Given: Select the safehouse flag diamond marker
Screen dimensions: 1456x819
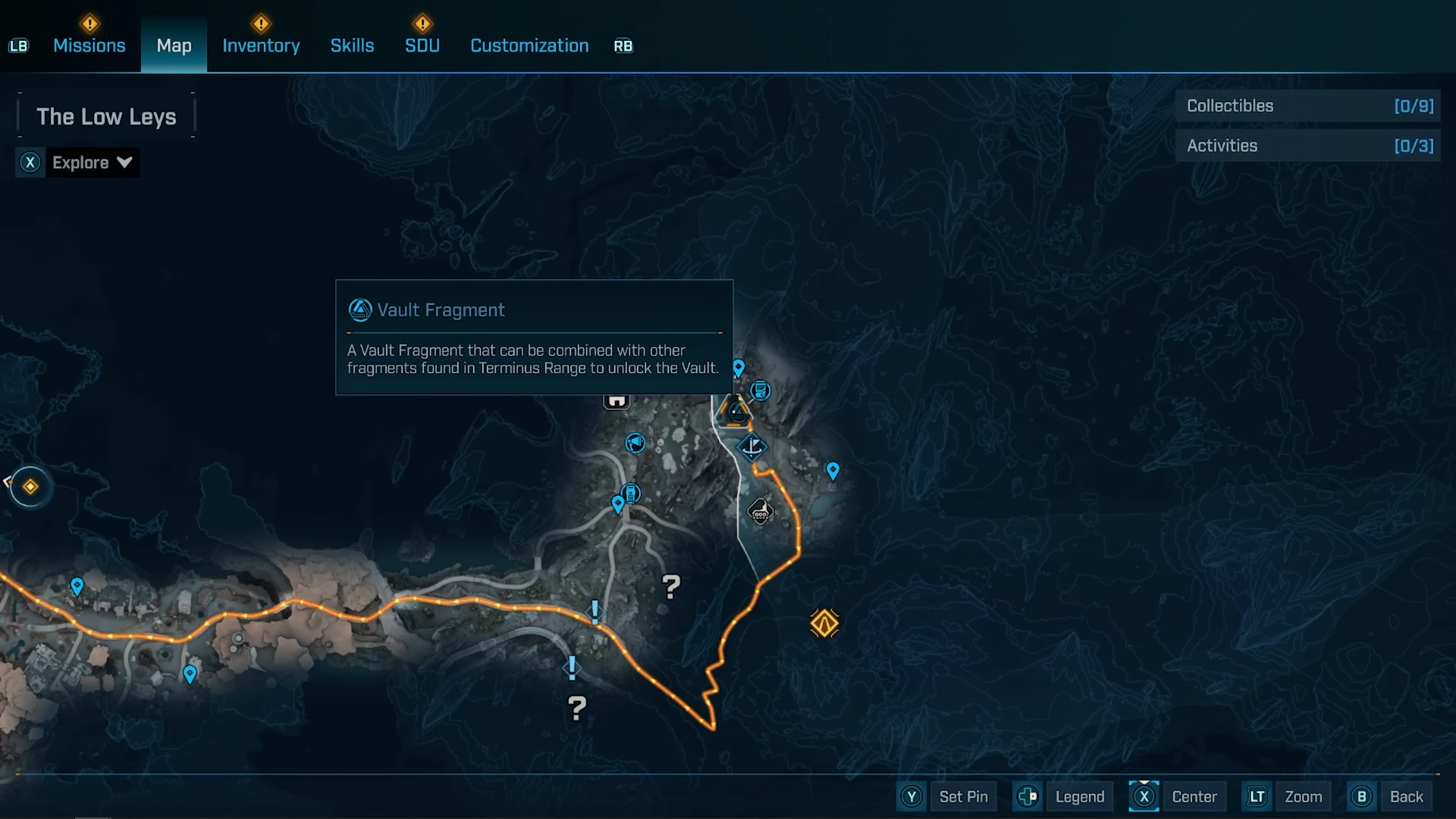Looking at the screenshot, I should pos(753,447).
